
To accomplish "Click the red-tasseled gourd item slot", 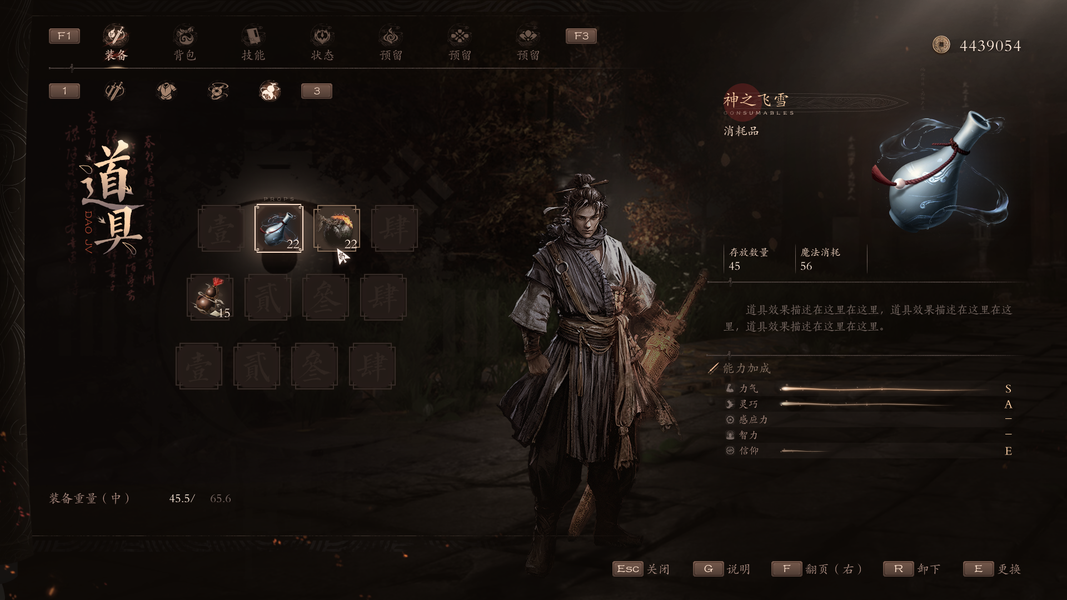I will point(210,297).
